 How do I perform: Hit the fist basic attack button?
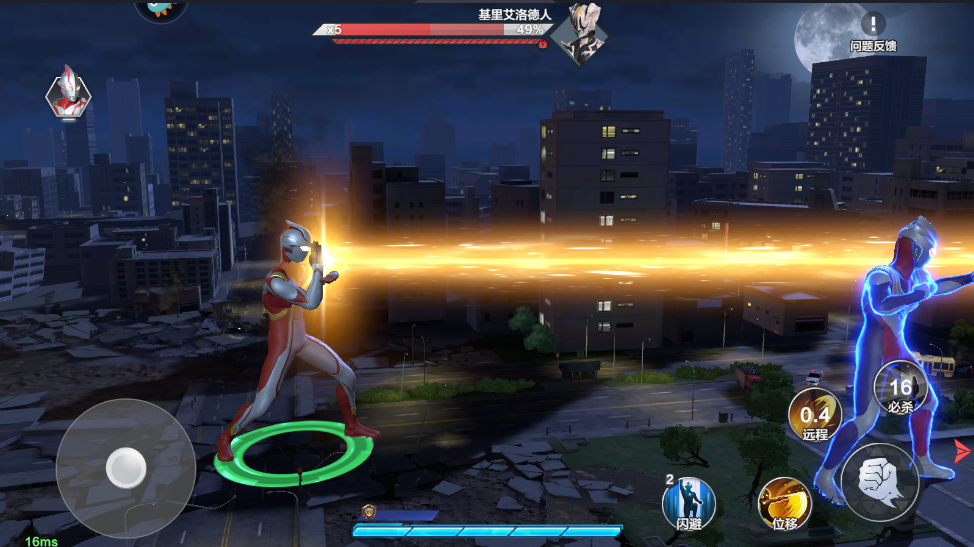click(880, 483)
